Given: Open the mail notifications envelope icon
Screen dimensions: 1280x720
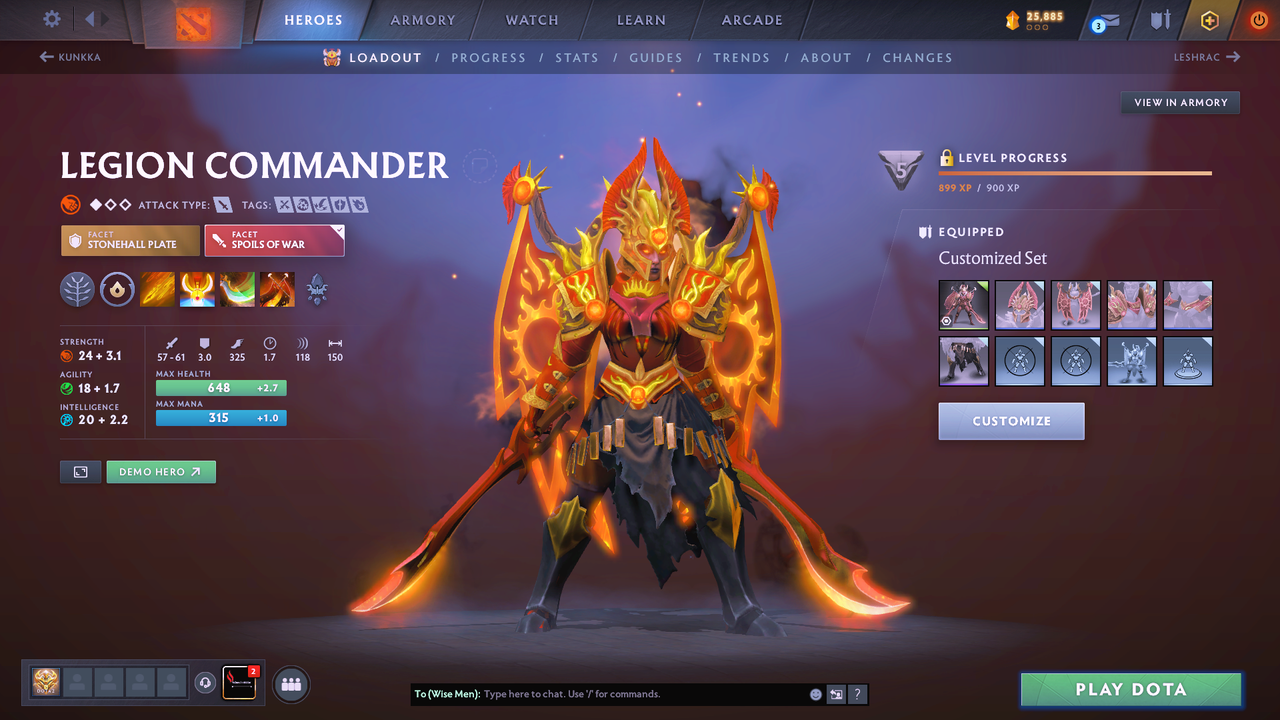Looking at the screenshot, I should coord(1110,20).
